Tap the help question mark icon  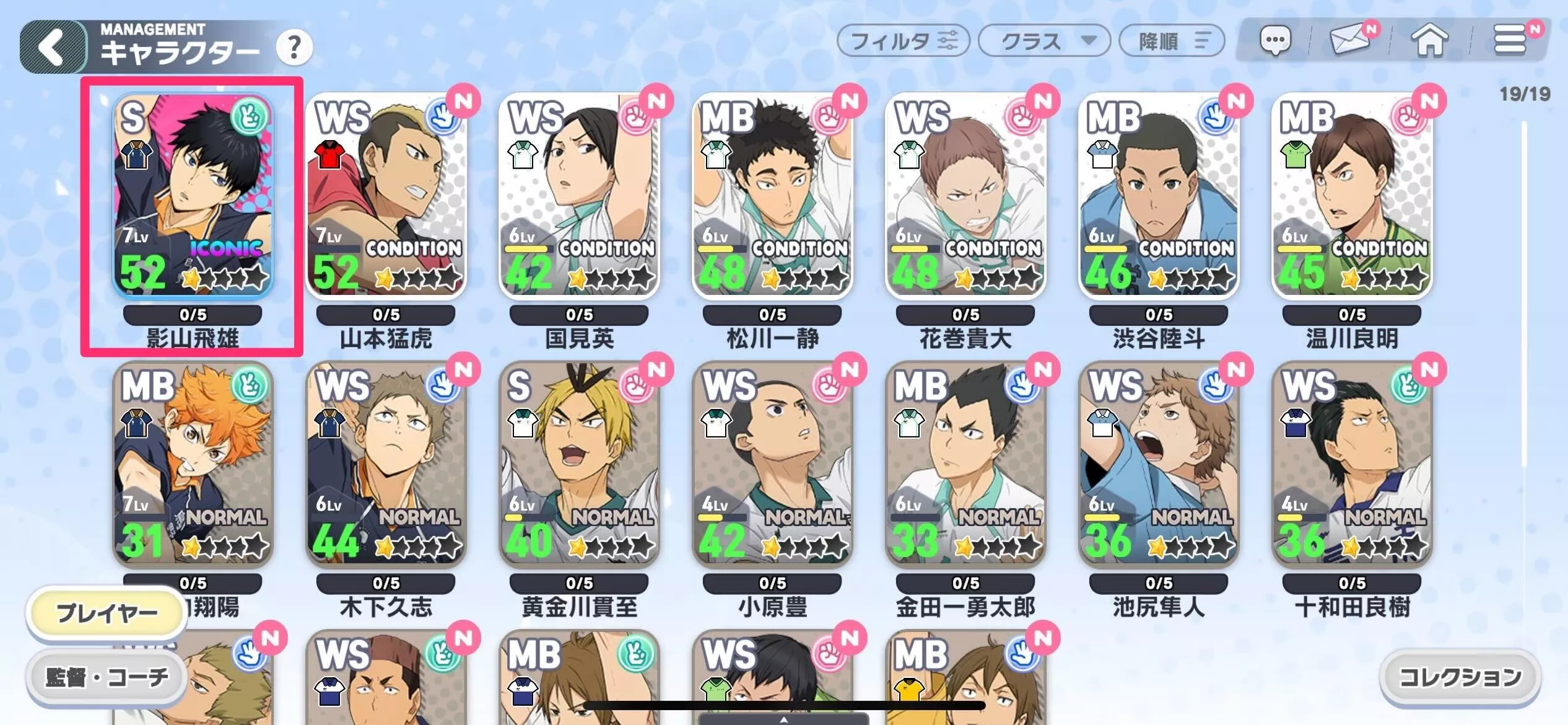tap(296, 48)
